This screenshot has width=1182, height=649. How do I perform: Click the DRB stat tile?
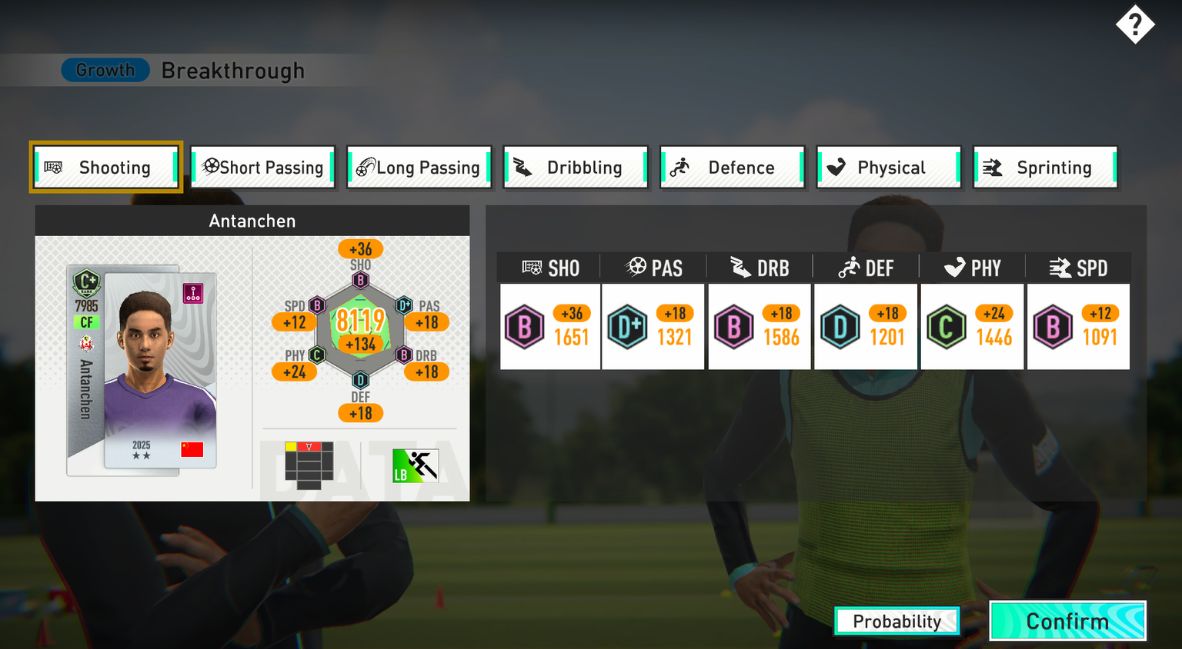click(759, 326)
